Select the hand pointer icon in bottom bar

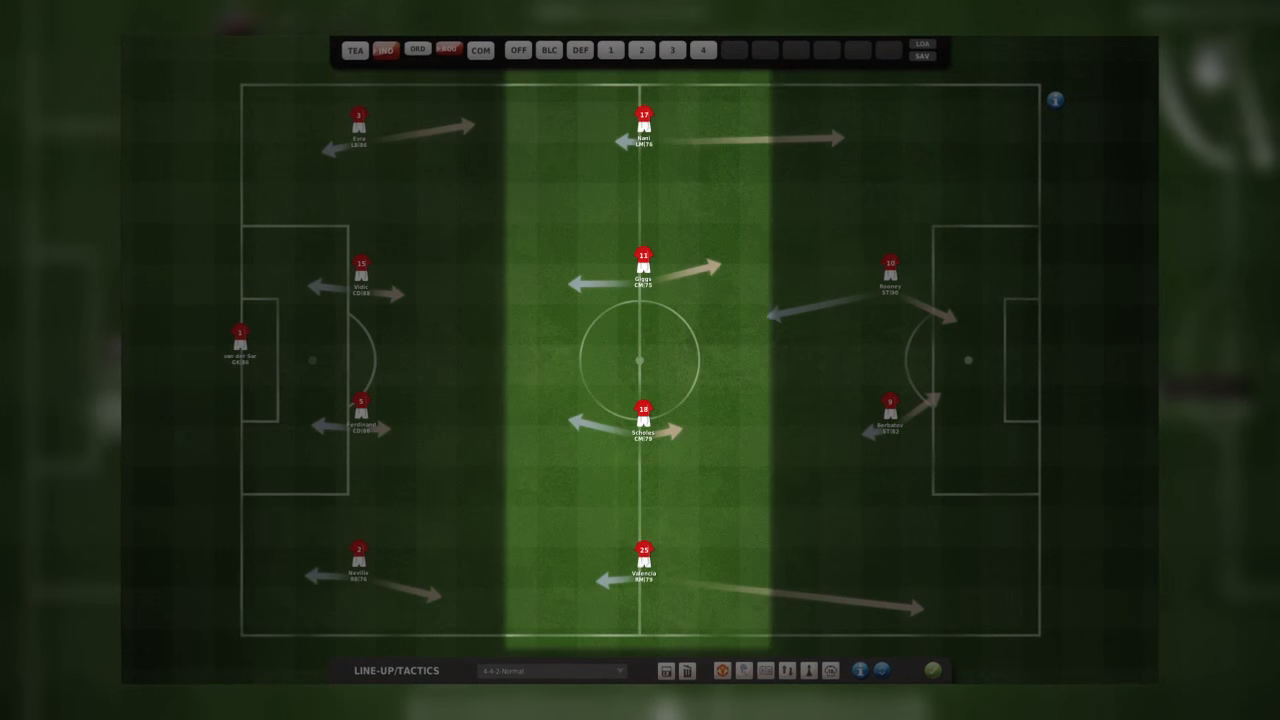(744, 671)
